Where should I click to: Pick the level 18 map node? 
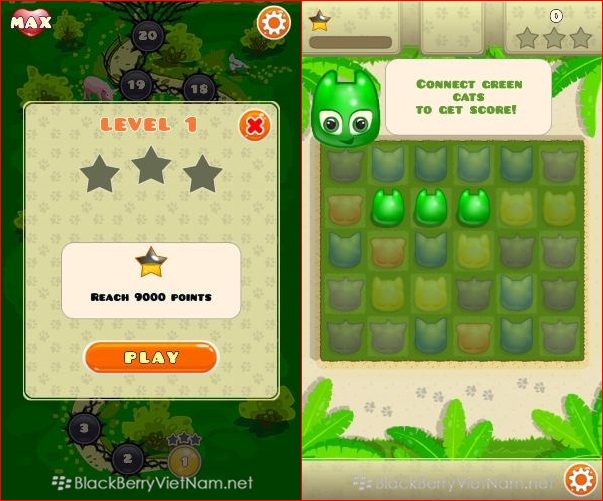199,88
